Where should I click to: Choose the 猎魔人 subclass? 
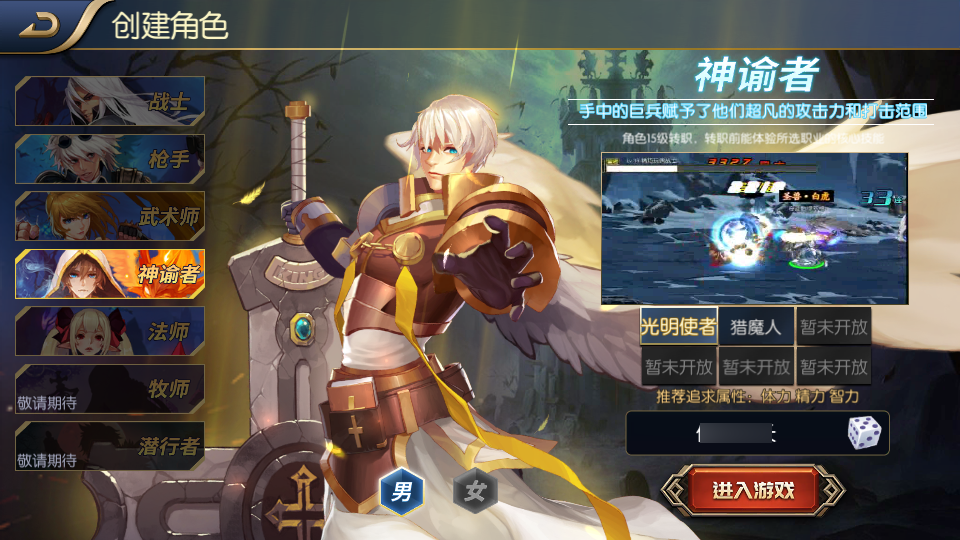(756, 327)
